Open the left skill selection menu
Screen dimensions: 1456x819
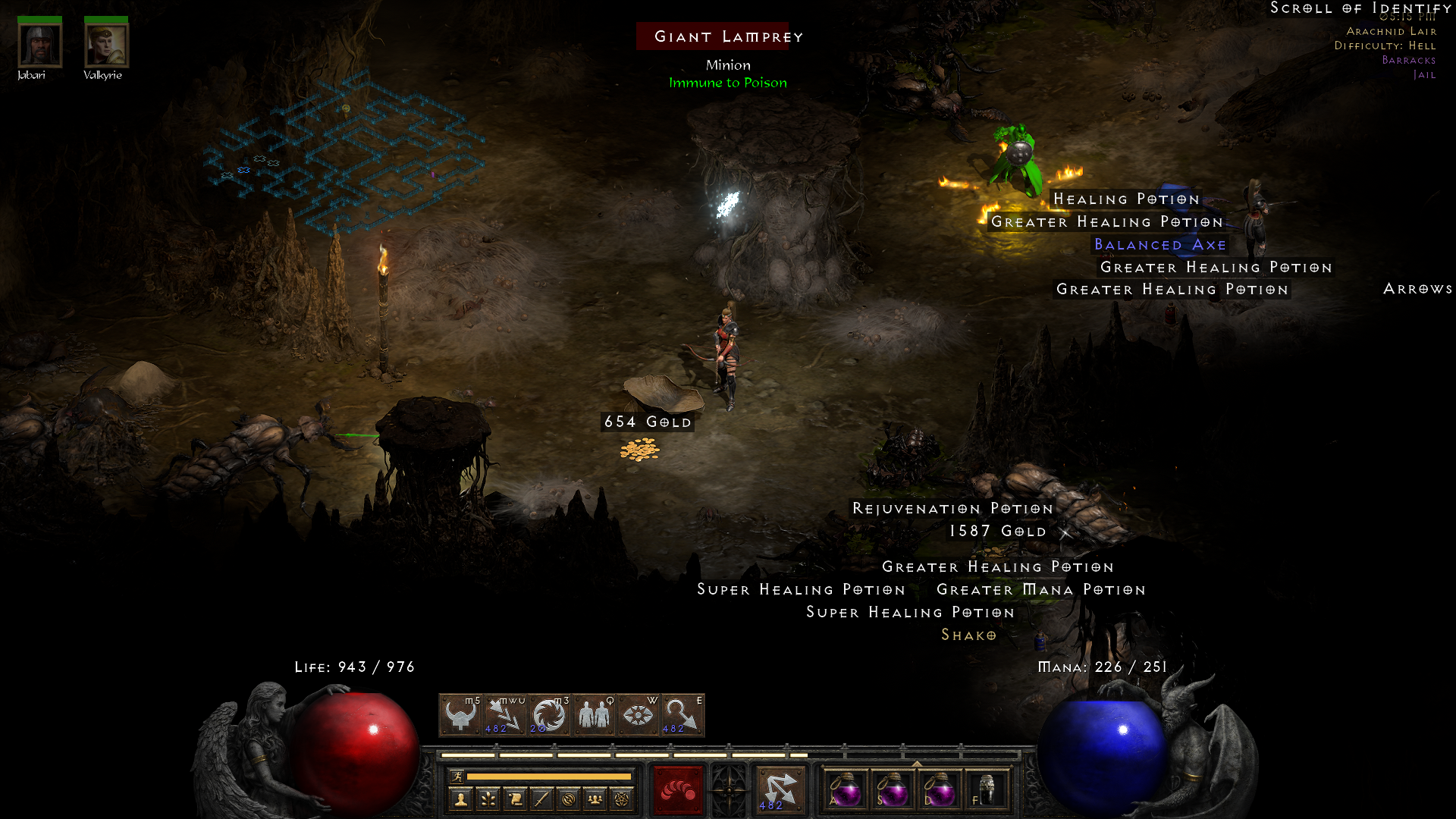point(677,789)
